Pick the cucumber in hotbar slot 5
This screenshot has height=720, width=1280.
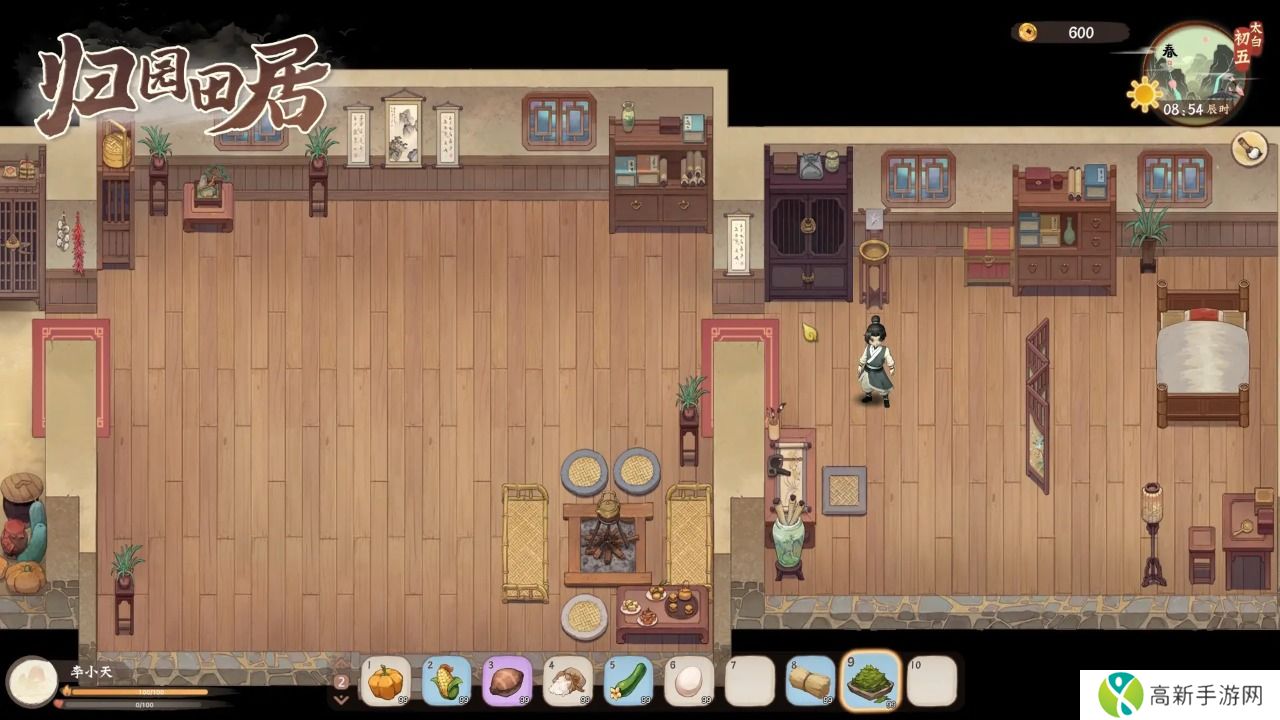click(628, 681)
